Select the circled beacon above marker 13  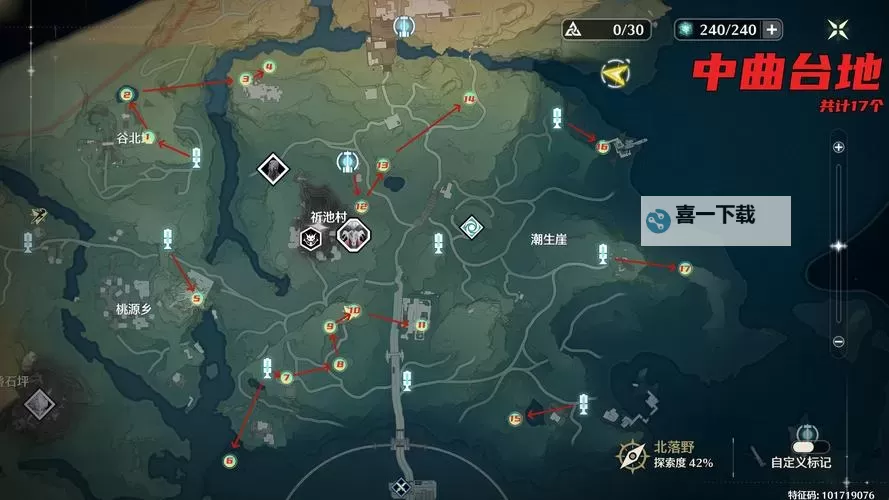(347, 161)
